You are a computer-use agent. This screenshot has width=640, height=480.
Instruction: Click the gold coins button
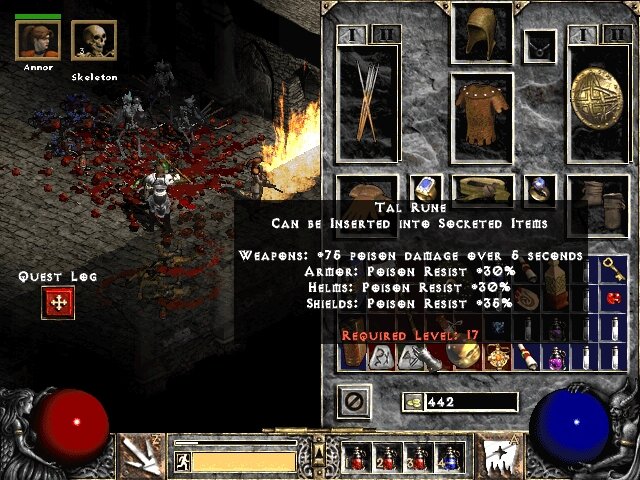click(411, 401)
